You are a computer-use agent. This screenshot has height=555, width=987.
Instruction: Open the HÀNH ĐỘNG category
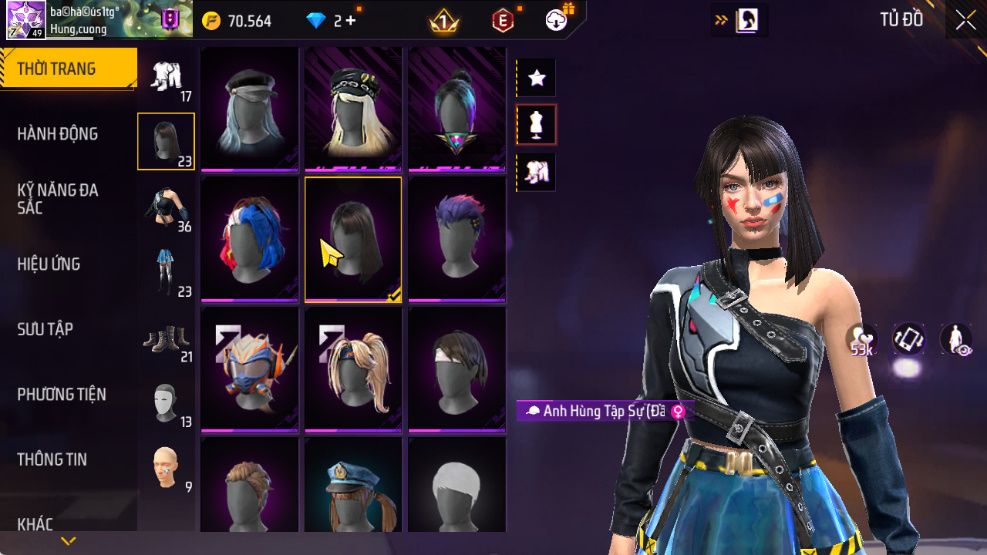[58, 134]
